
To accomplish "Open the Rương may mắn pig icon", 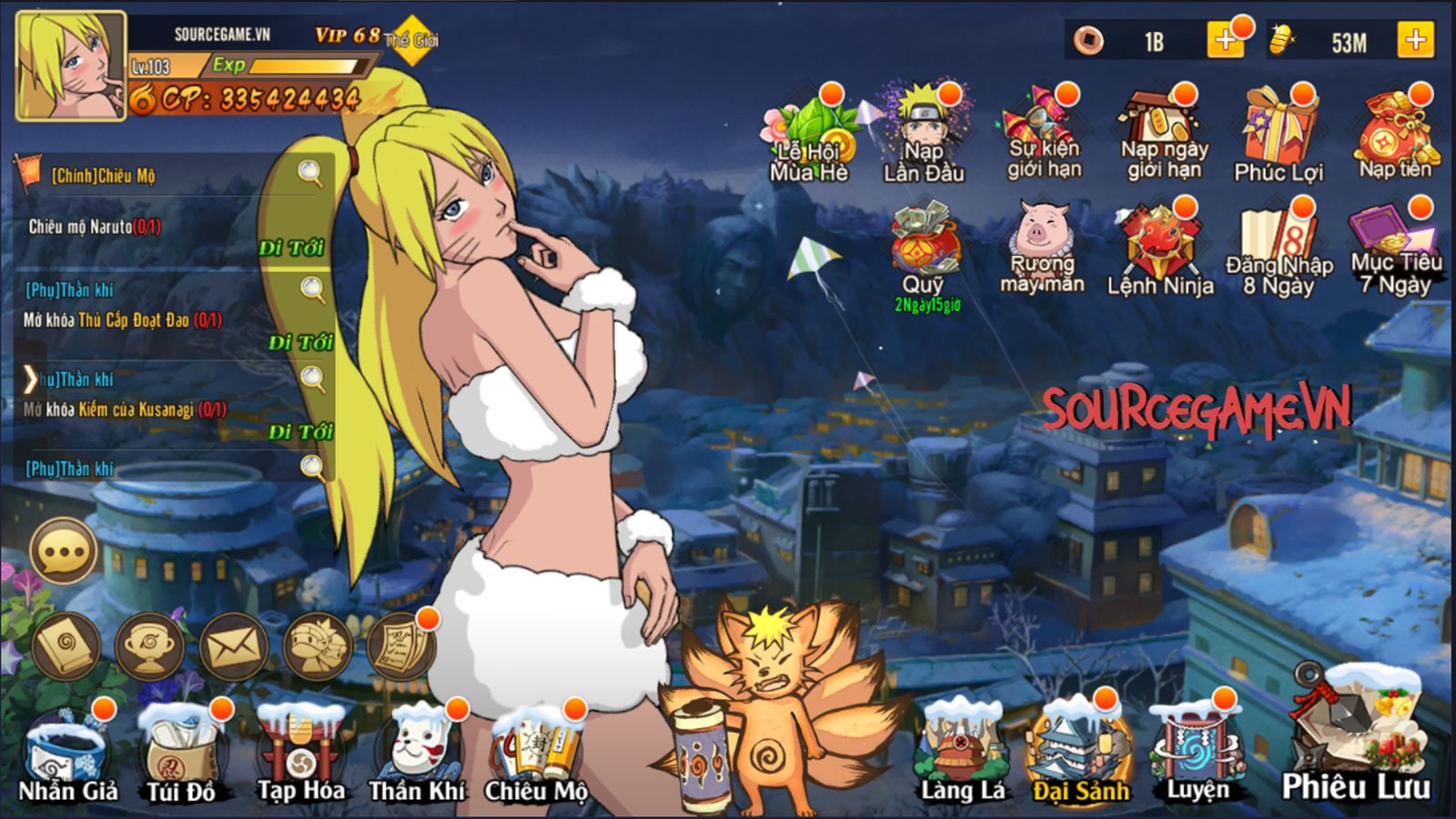I will (1042, 248).
